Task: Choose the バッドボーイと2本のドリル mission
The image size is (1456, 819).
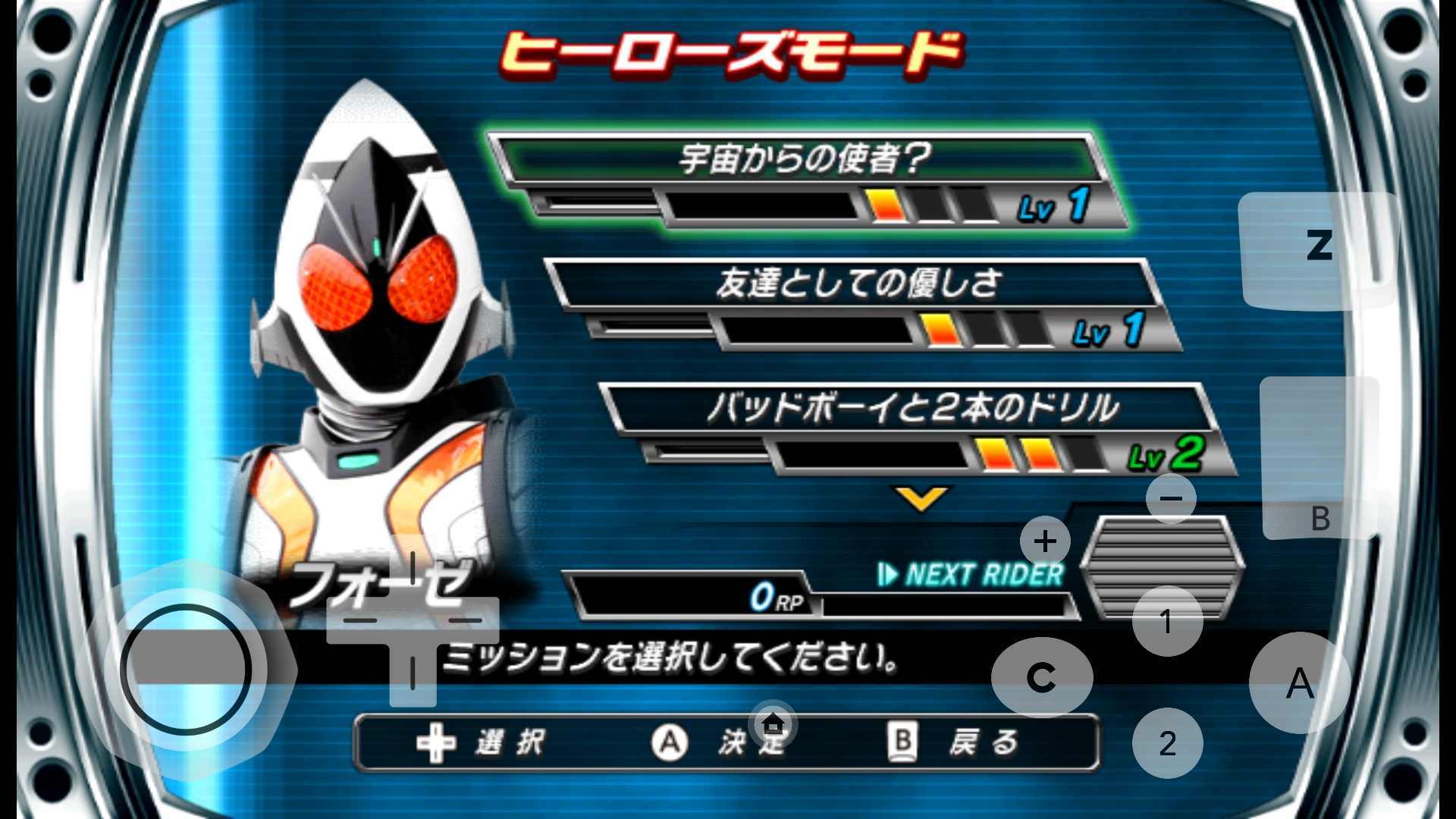Action: tap(910, 406)
